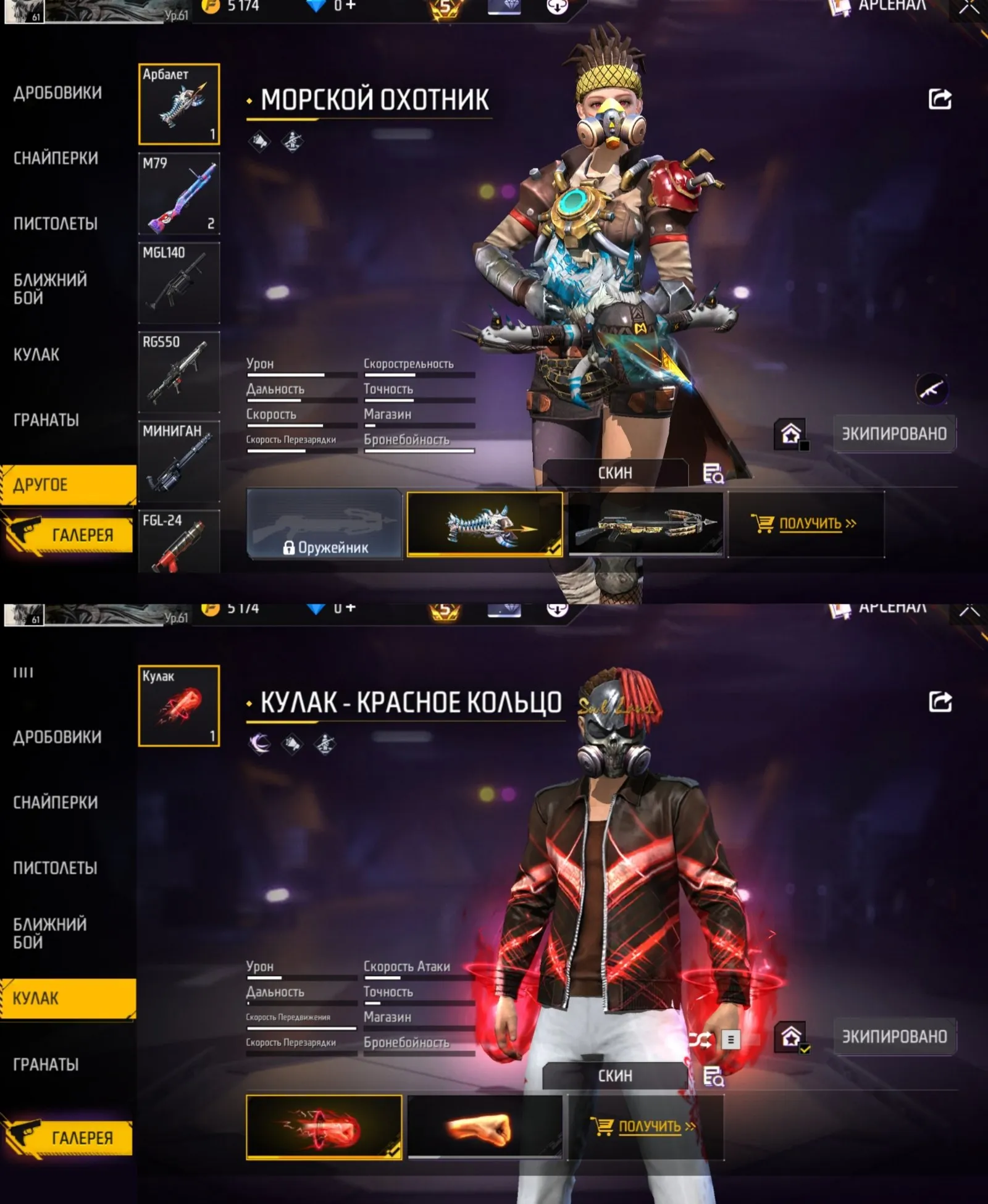
Task: Open the FGL-24 launcher preview
Action: 178,538
